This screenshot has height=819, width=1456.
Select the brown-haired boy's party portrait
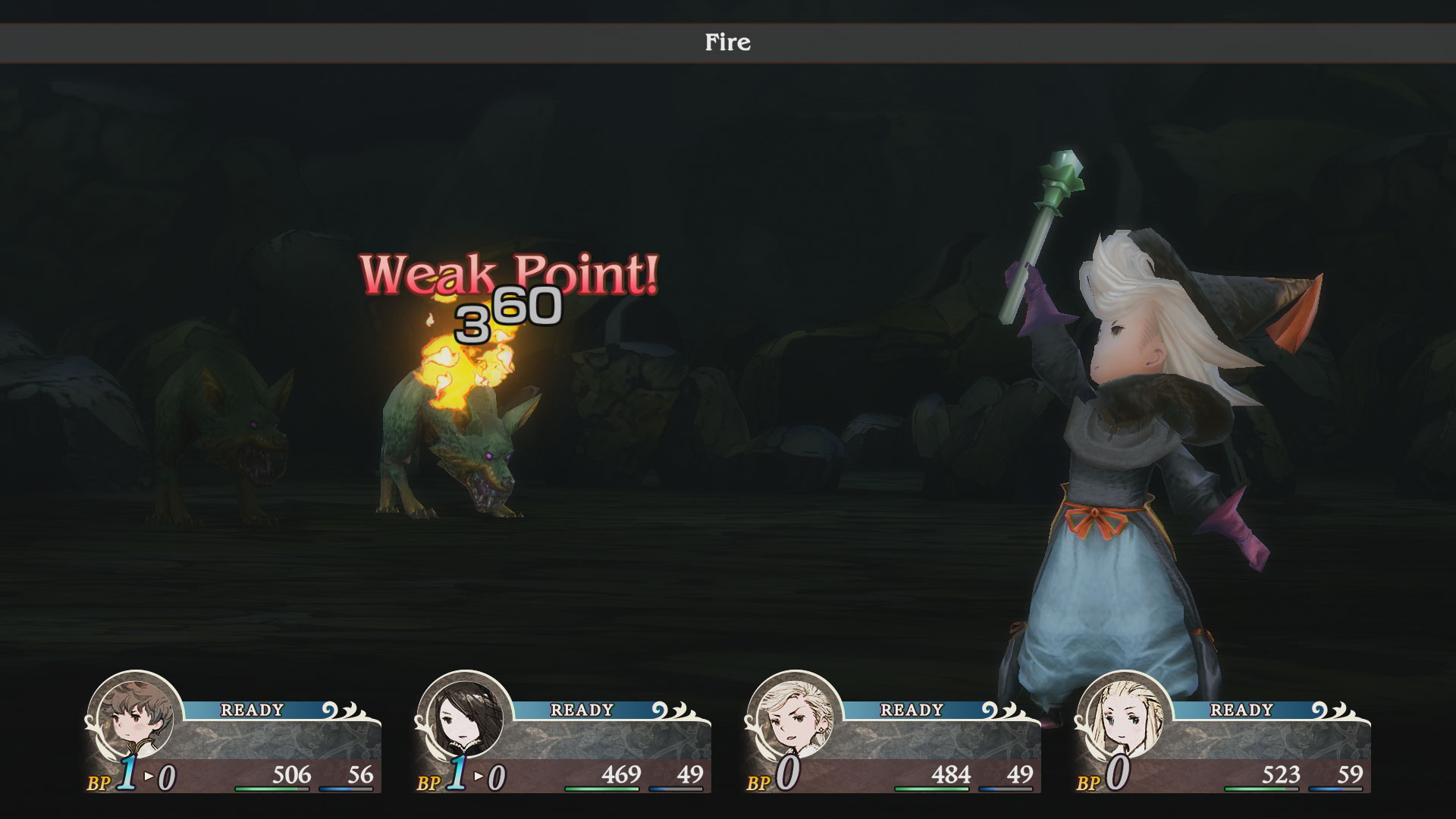[134, 717]
